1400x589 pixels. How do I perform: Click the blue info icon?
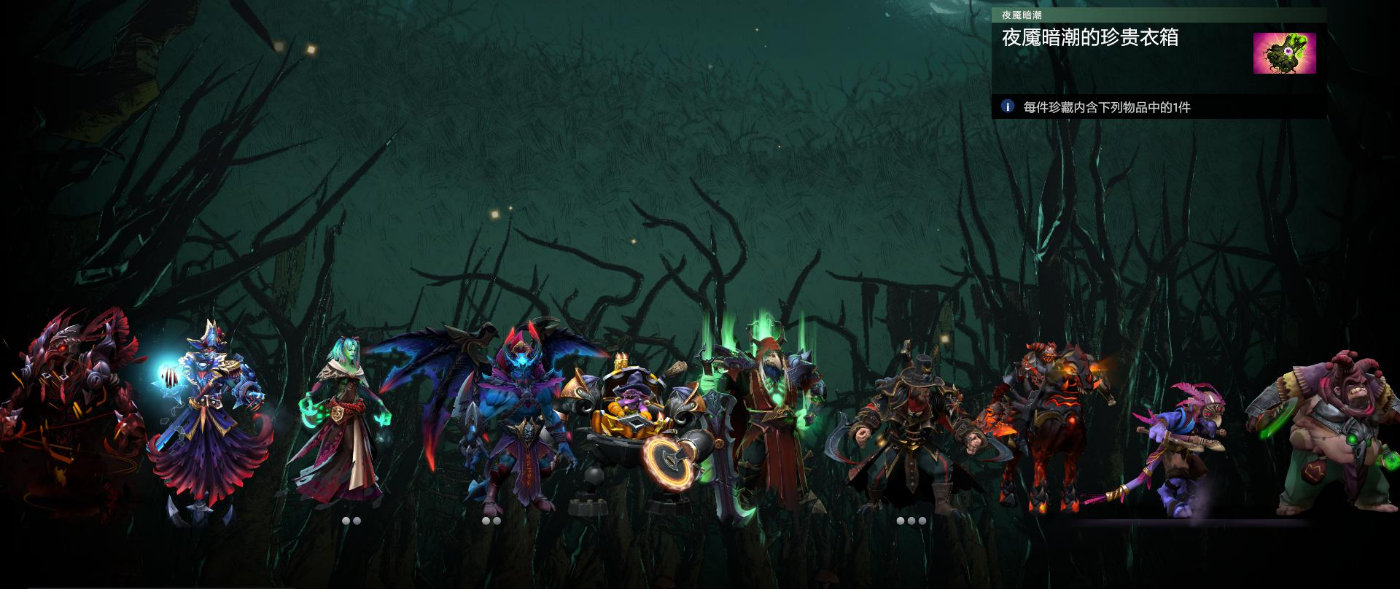1007,106
